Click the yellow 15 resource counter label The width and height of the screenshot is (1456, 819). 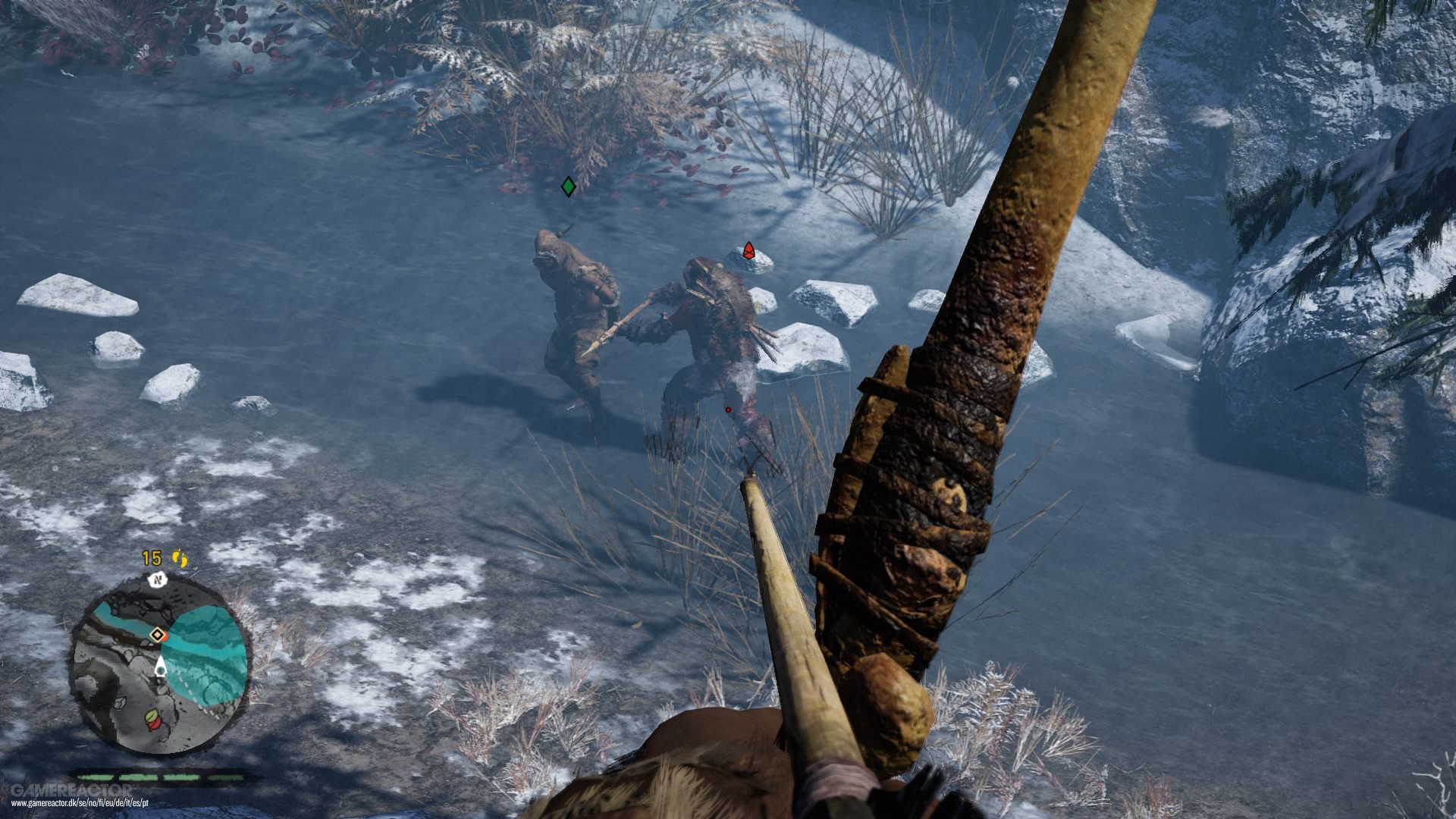(x=150, y=557)
